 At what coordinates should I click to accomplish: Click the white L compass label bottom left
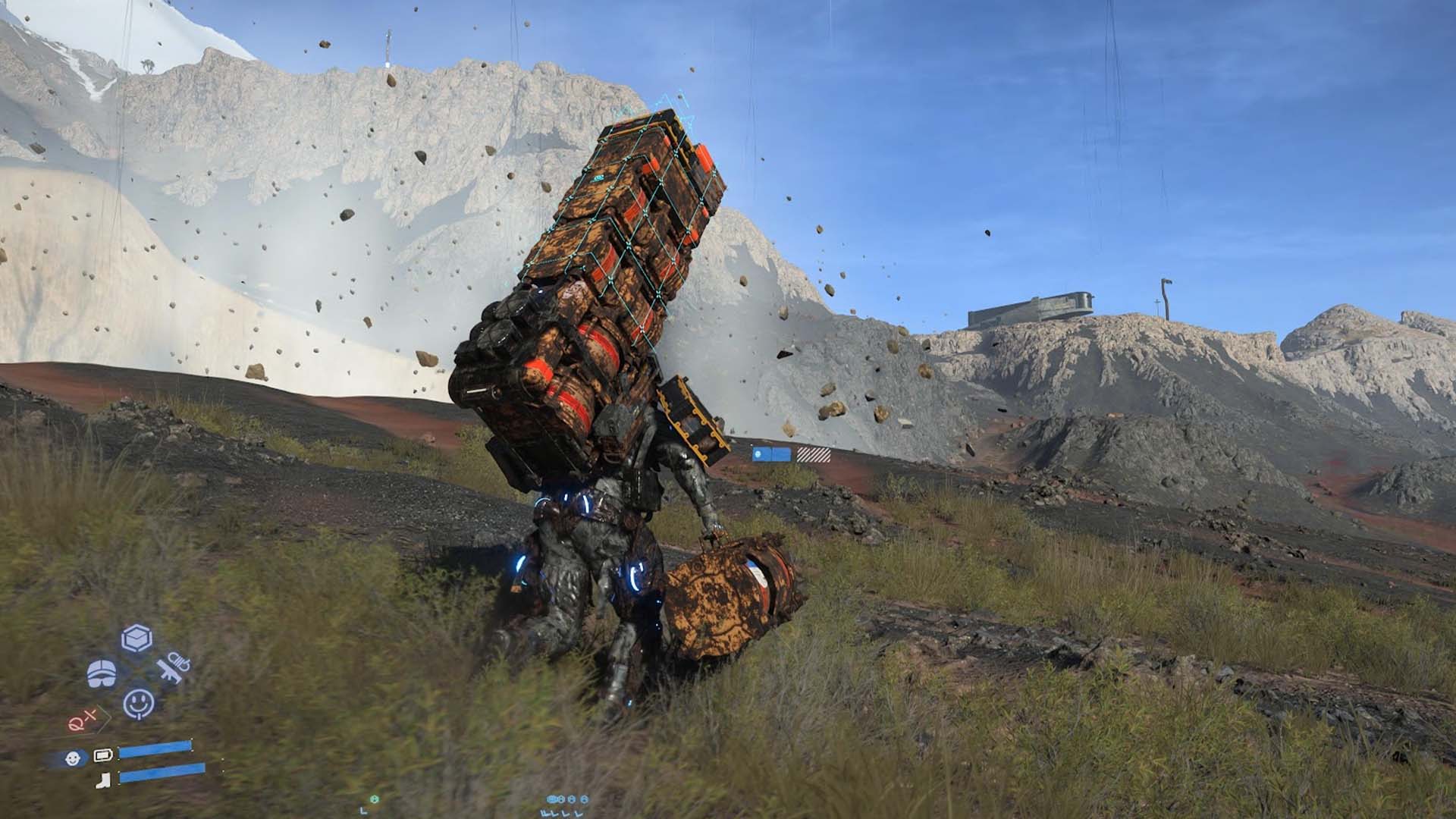(363, 811)
